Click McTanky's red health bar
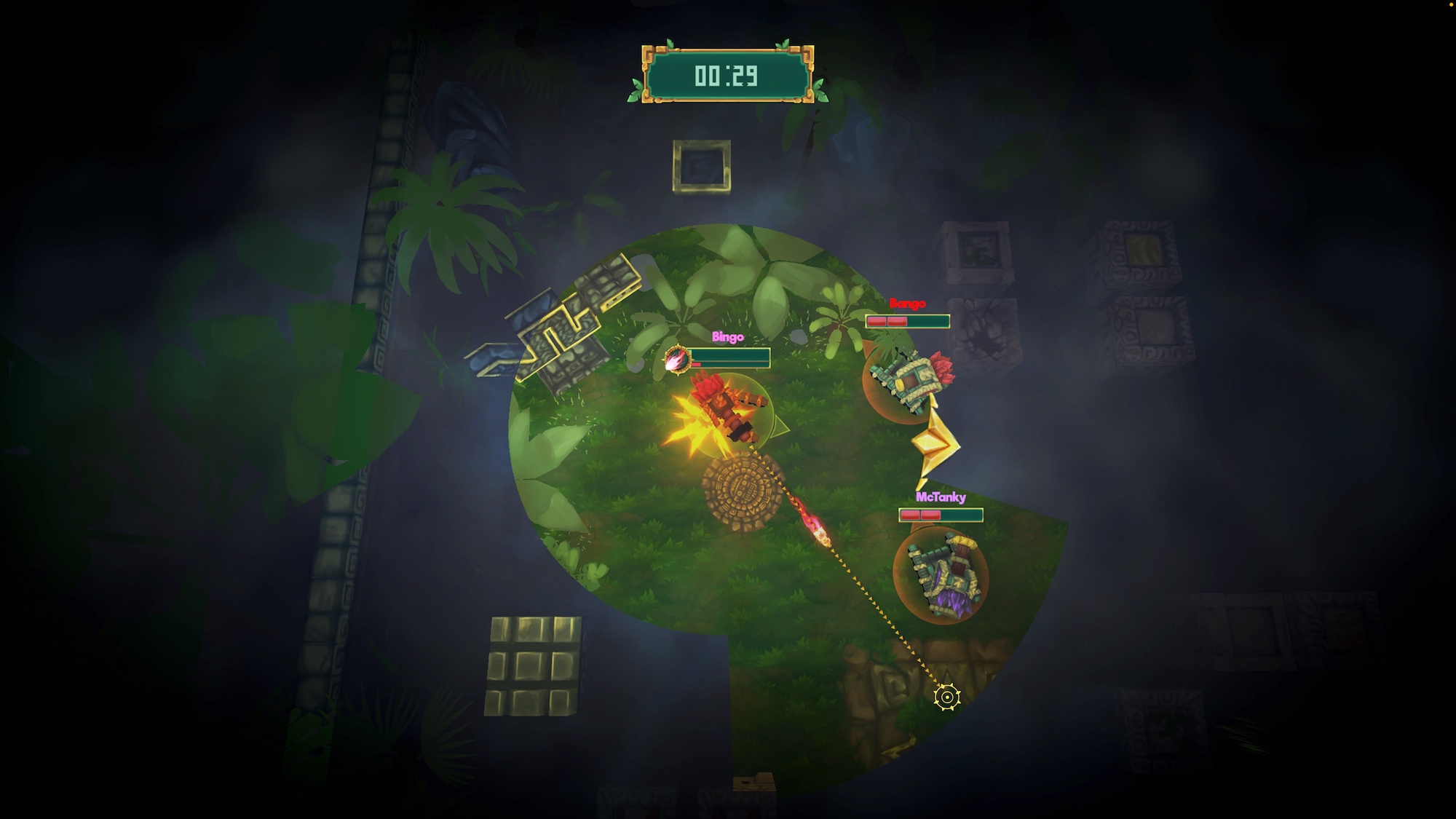This screenshot has width=1456, height=819. [x=920, y=515]
